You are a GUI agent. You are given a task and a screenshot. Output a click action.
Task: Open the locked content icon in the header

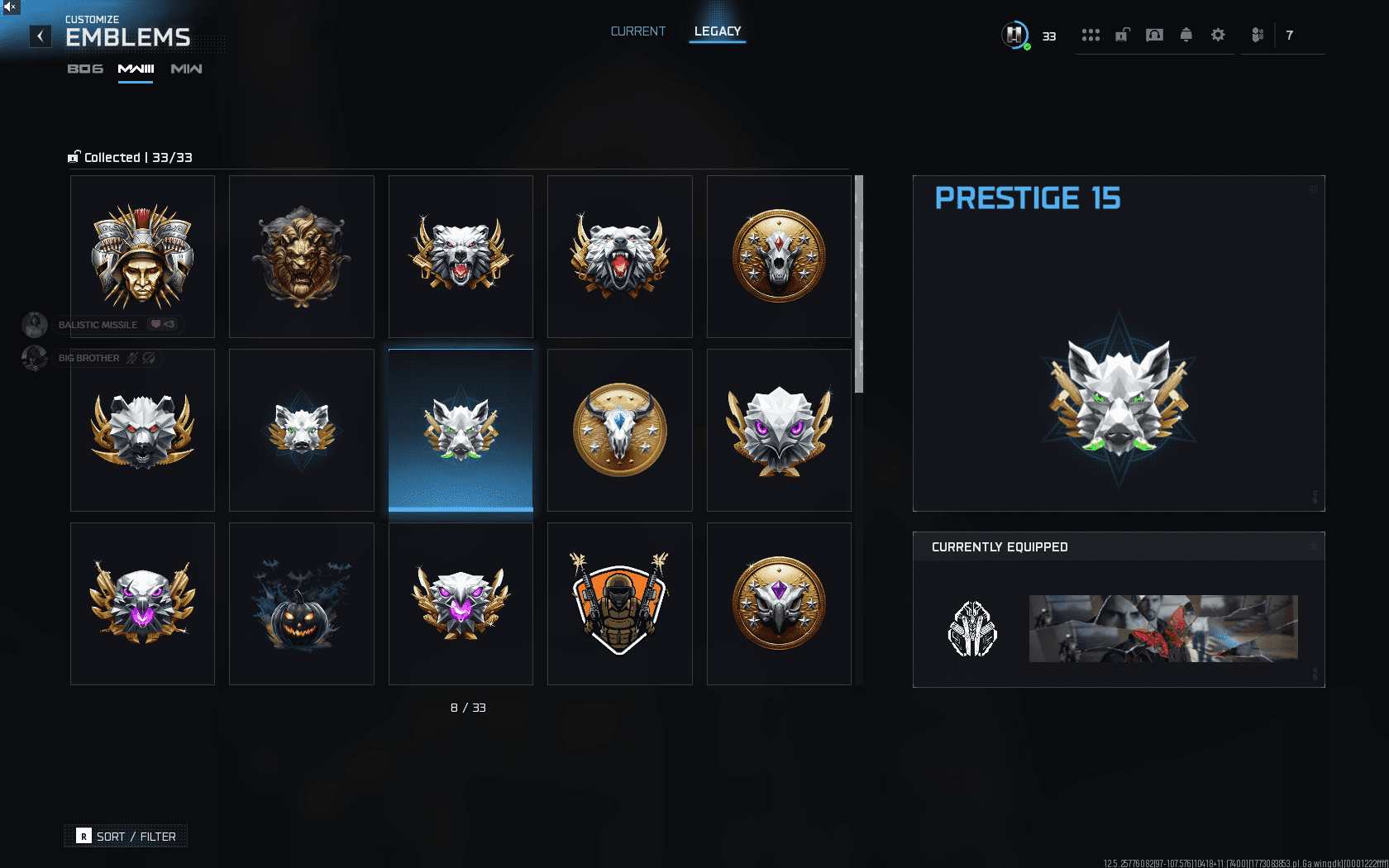(1122, 35)
